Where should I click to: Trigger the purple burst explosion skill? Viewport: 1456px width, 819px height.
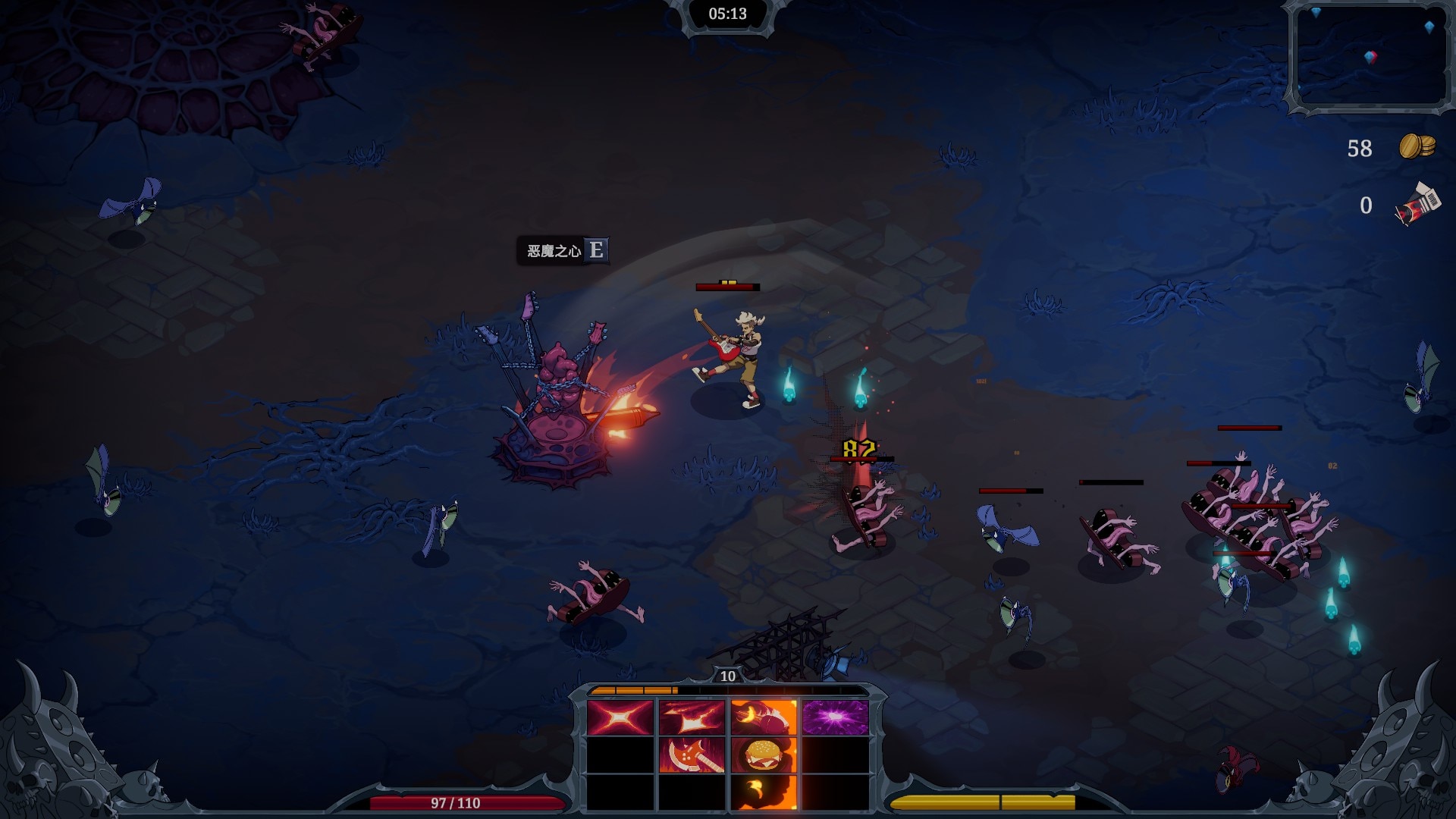pyautogui.click(x=835, y=717)
